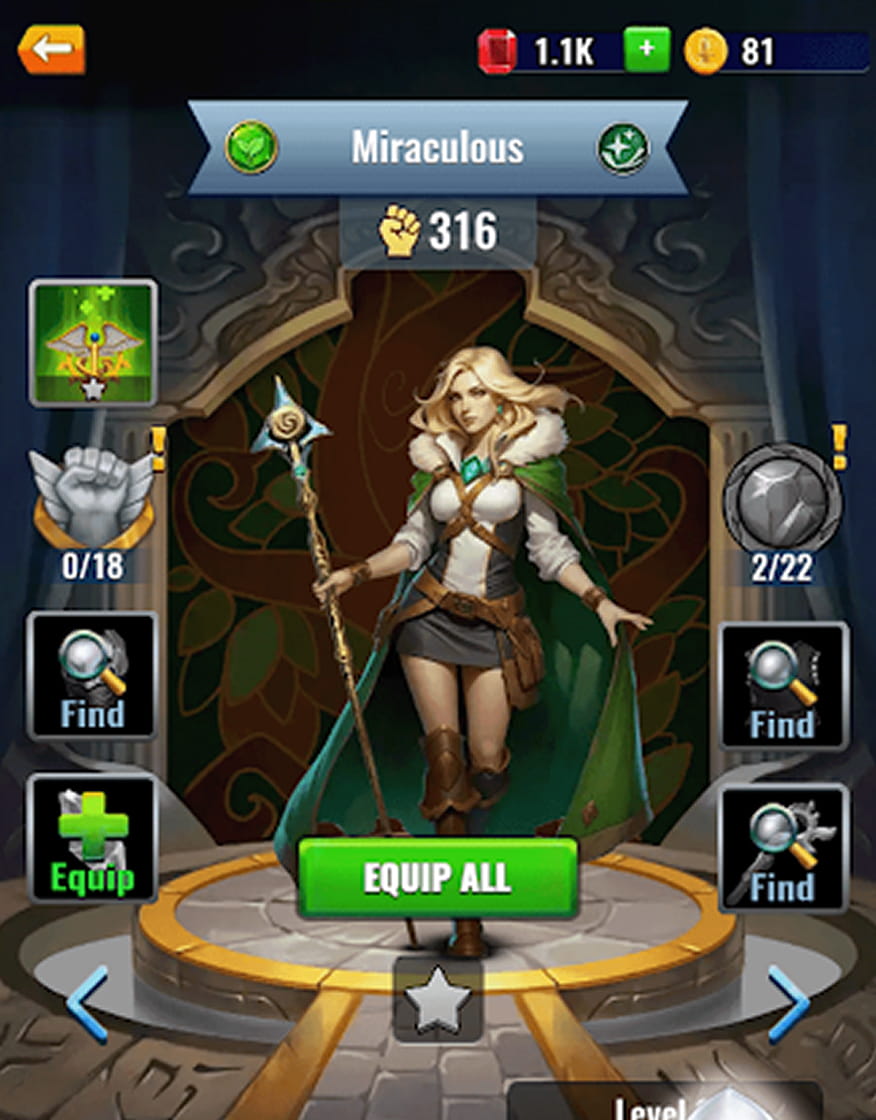876x1120 pixels.
Task: Show the next hero with the right arrow
Action: coord(788,1003)
